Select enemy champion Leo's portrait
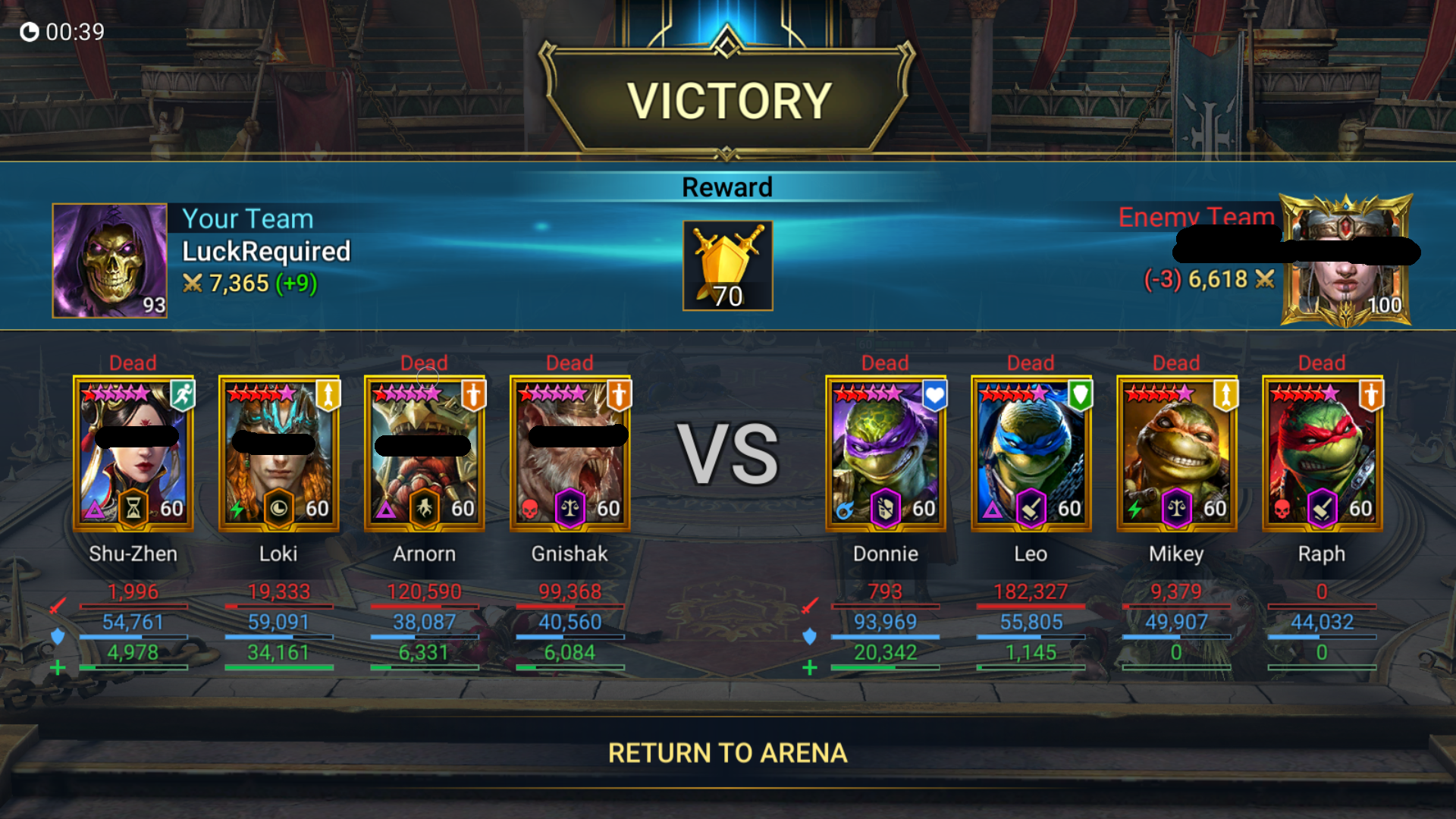1456x819 pixels. click(1031, 453)
